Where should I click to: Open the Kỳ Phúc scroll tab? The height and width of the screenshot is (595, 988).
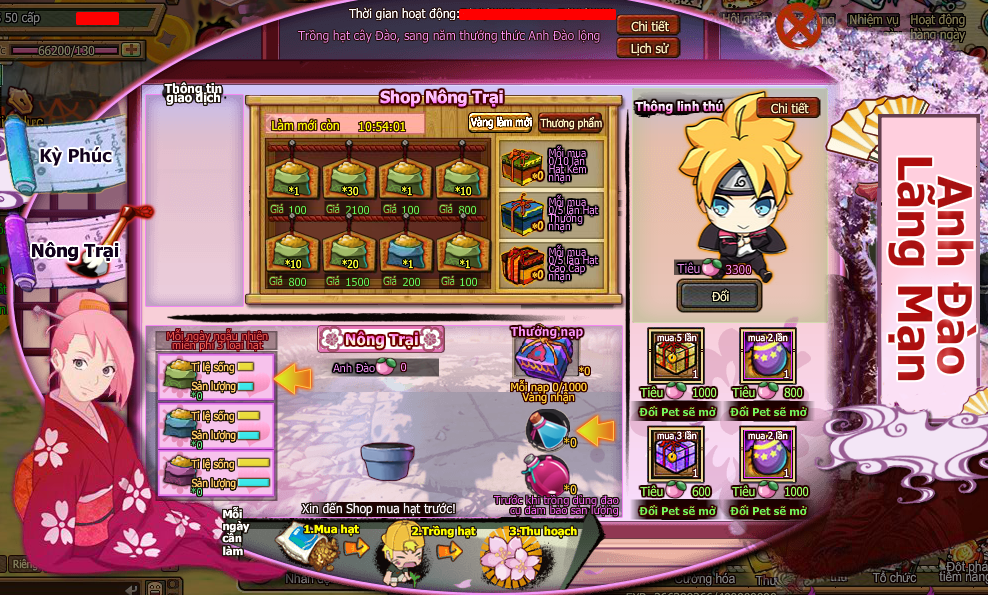click(x=75, y=156)
